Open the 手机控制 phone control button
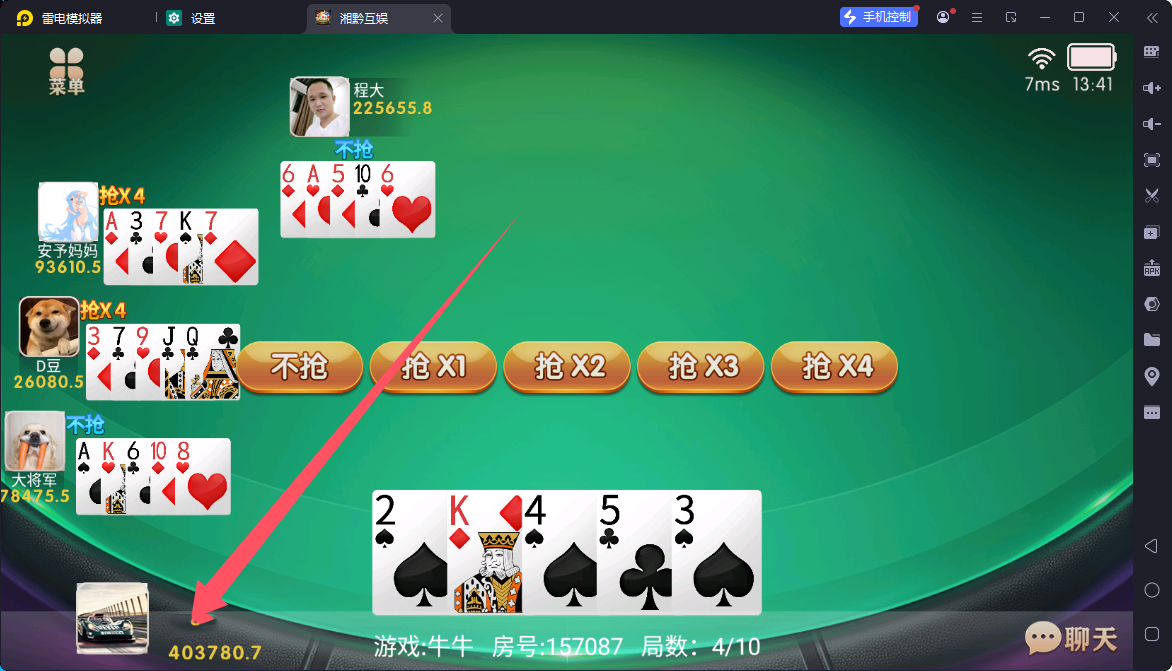This screenshot has height=671, width=1172. pyautogui.click(x=879, y=17)
